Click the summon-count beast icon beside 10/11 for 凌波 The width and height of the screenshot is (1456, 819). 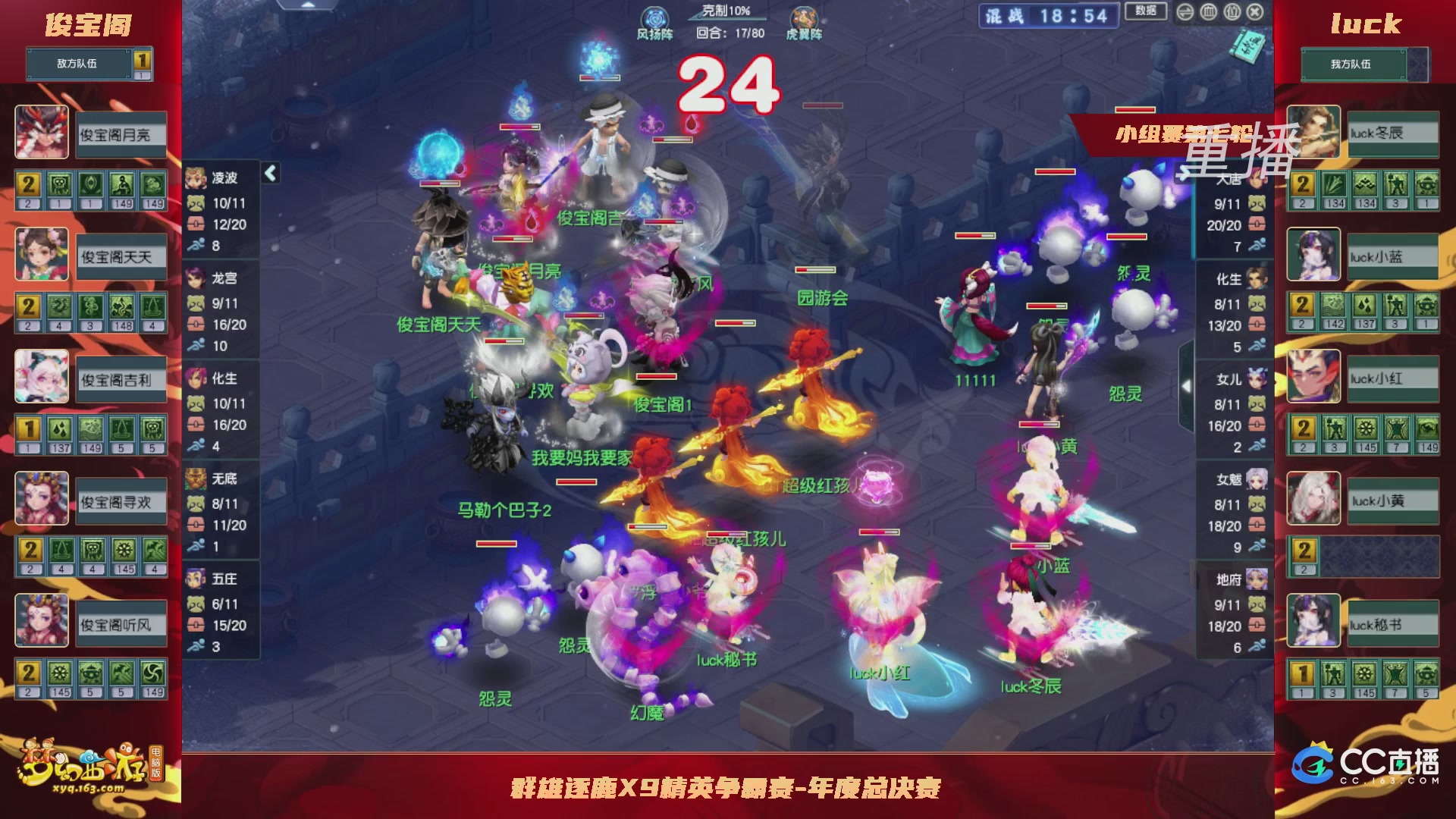pos(195,202)
